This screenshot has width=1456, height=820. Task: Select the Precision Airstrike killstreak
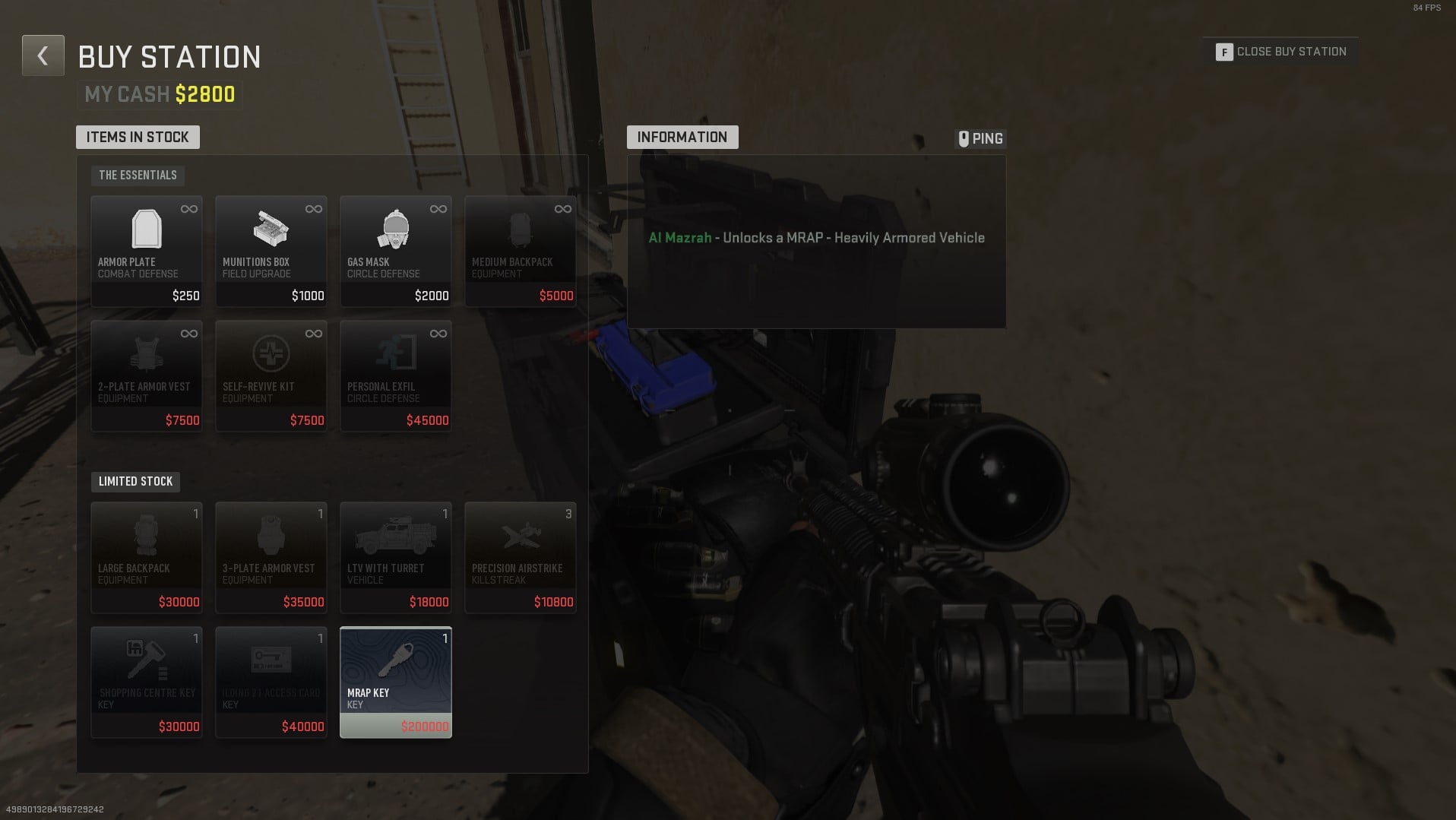[x=520, y=556]
